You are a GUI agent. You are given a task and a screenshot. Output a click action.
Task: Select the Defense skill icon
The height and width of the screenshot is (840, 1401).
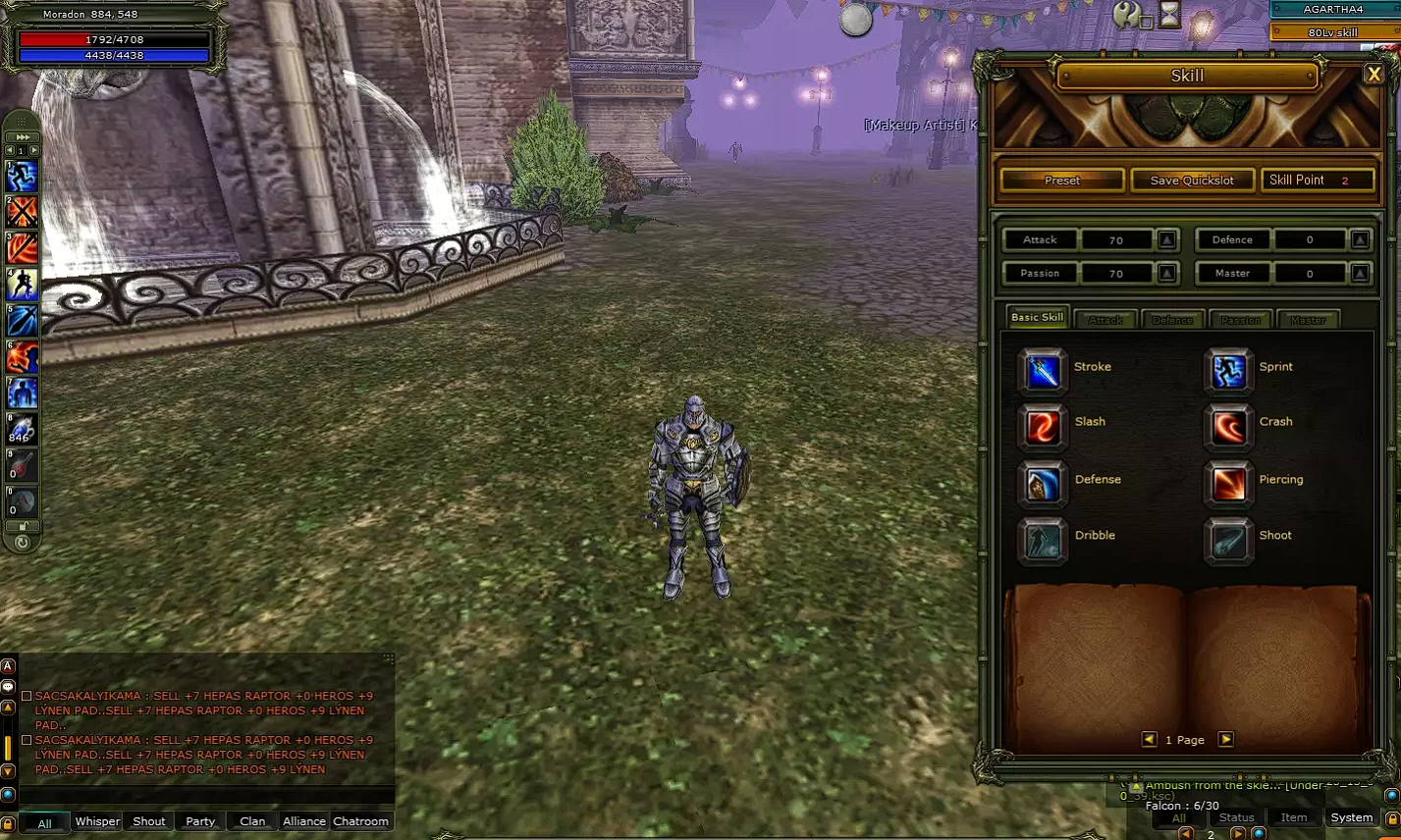pyautogui.click(x=1042, y=485)
